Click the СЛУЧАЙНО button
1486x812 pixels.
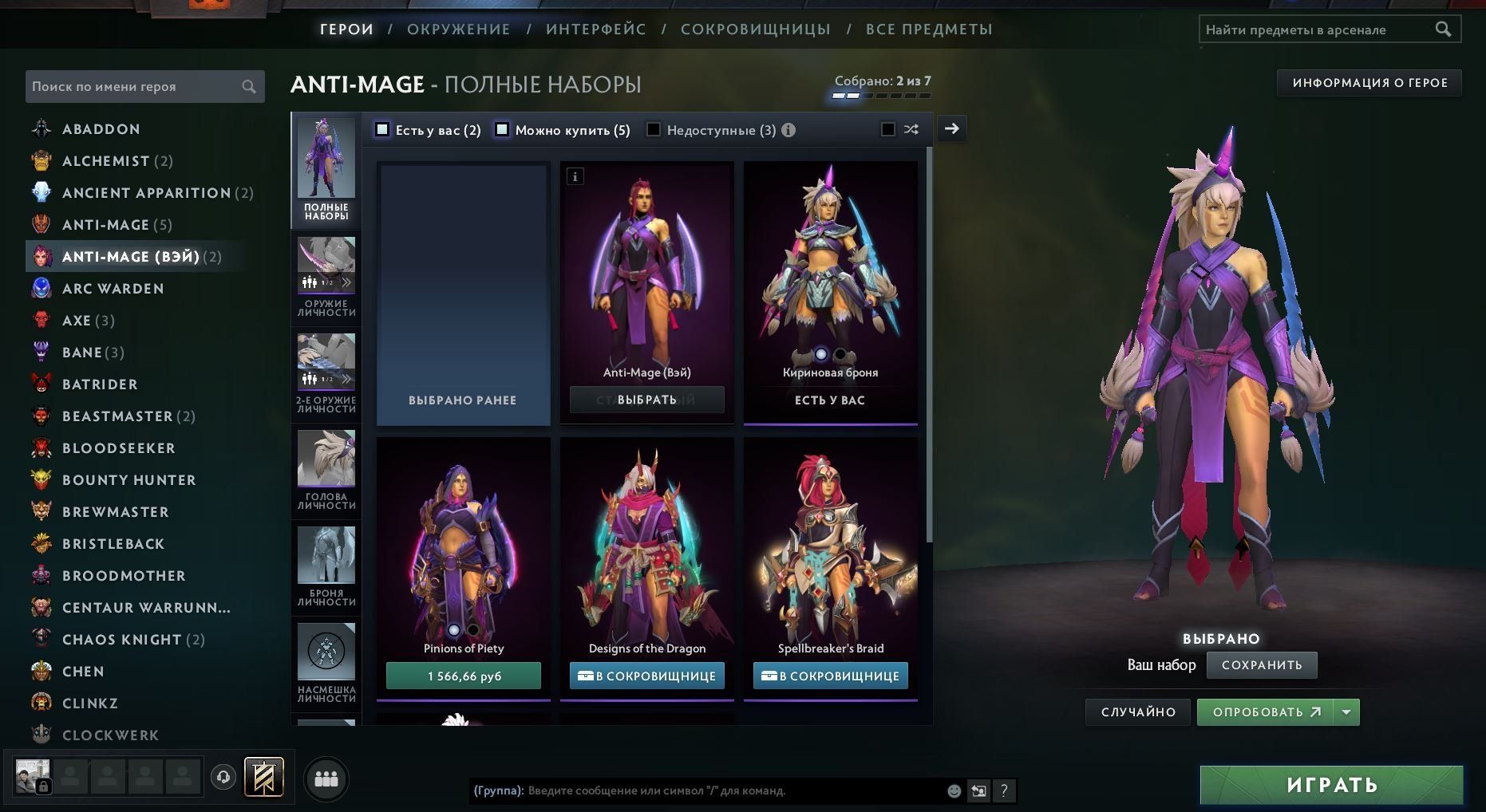[x=1137, y=712]
